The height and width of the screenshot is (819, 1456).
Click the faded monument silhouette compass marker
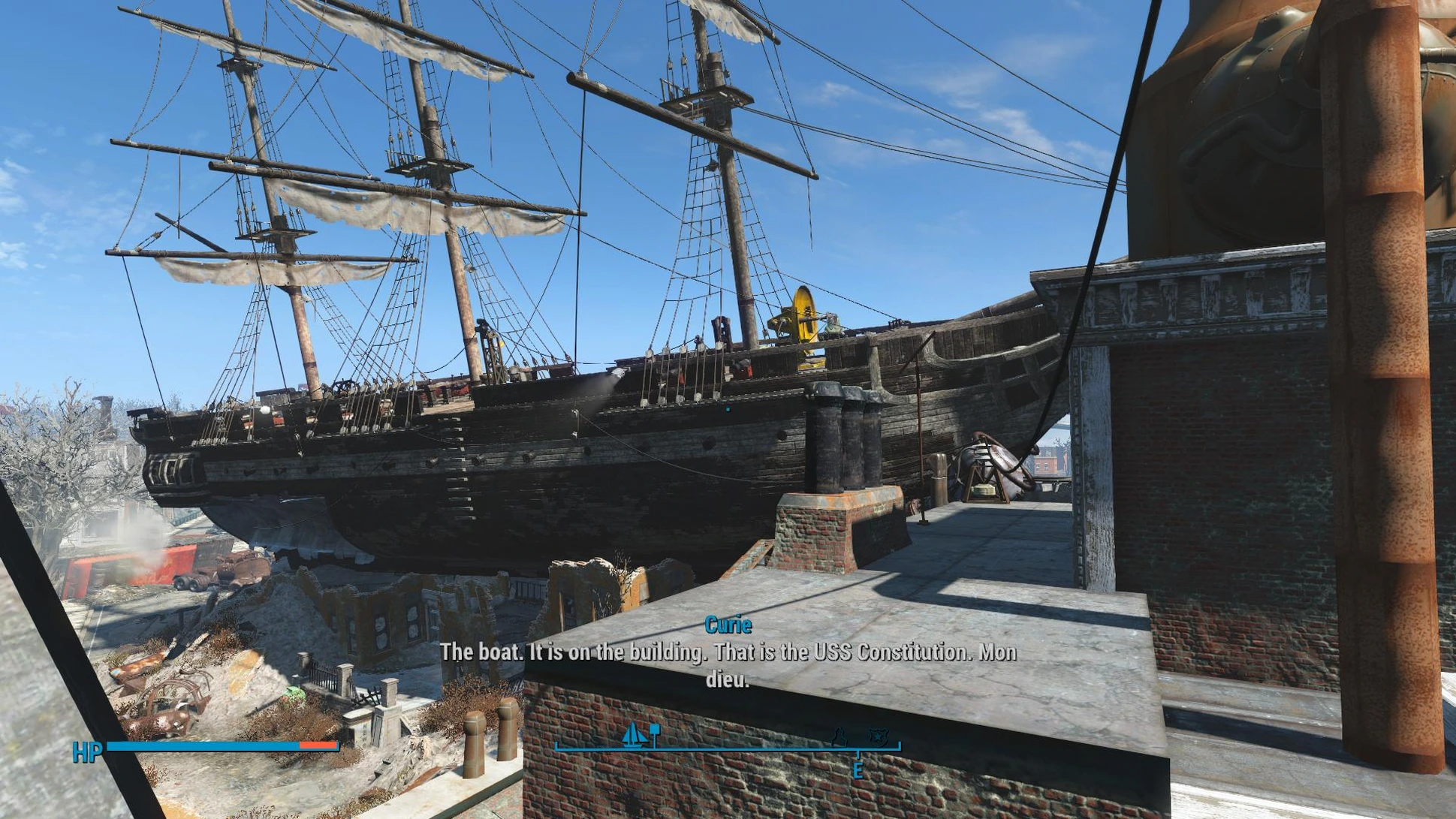840,737
